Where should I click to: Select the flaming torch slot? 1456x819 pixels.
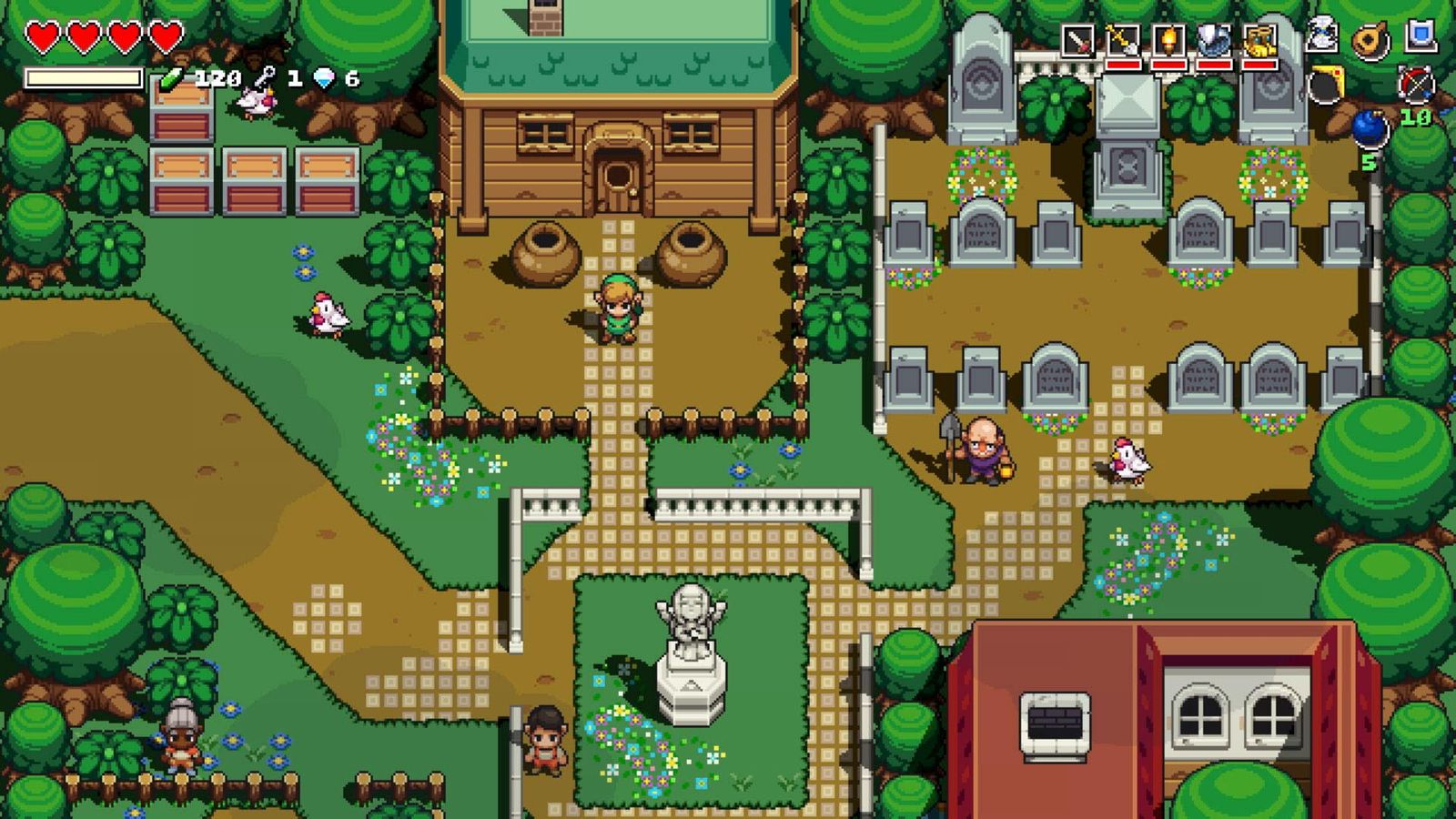pos(1168,42)
